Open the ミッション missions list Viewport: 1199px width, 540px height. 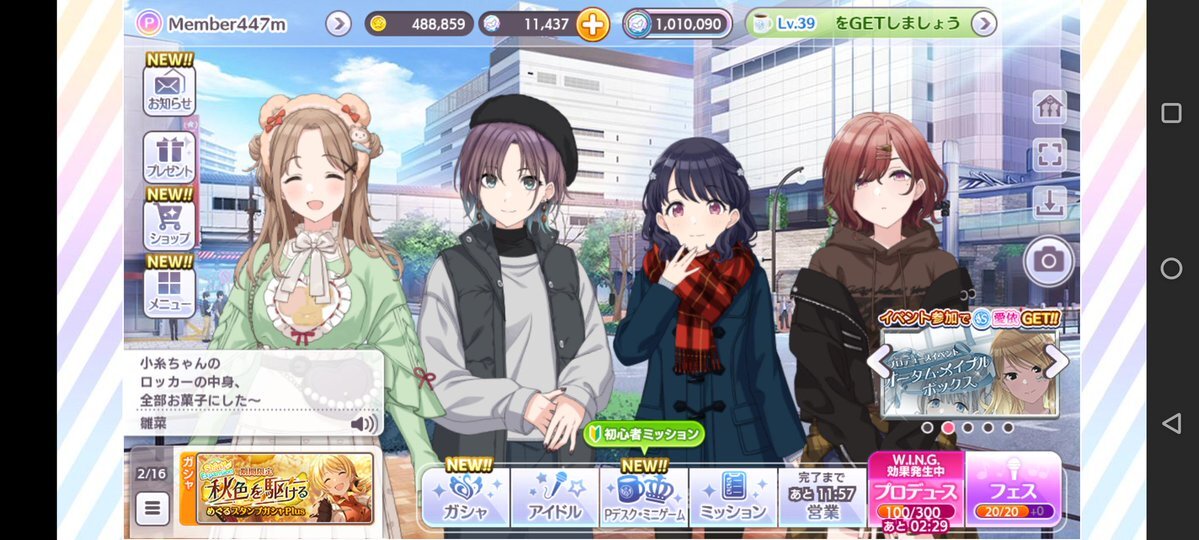point(732,497)
